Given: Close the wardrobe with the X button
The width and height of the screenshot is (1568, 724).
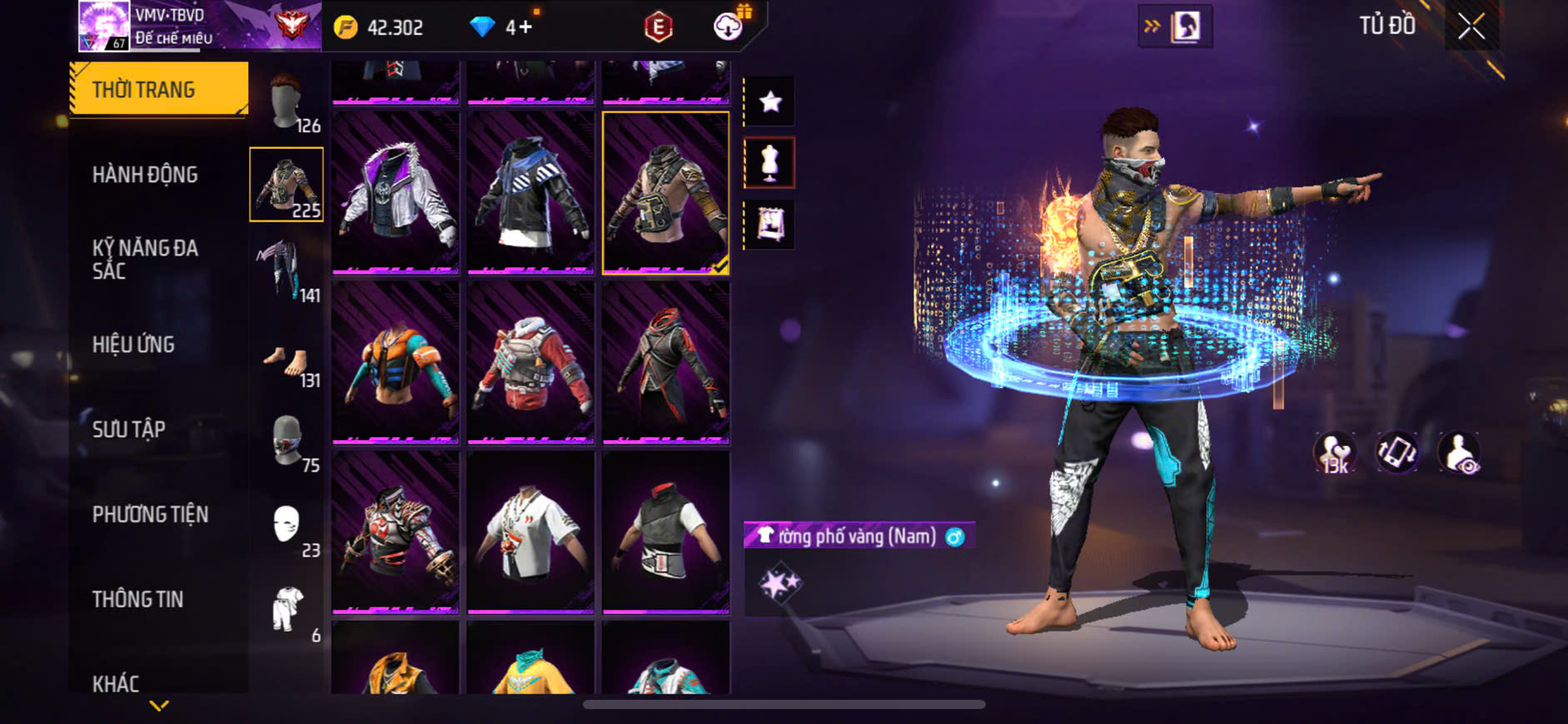Looking at the screenshot, I should click(x=1471, y=27).
